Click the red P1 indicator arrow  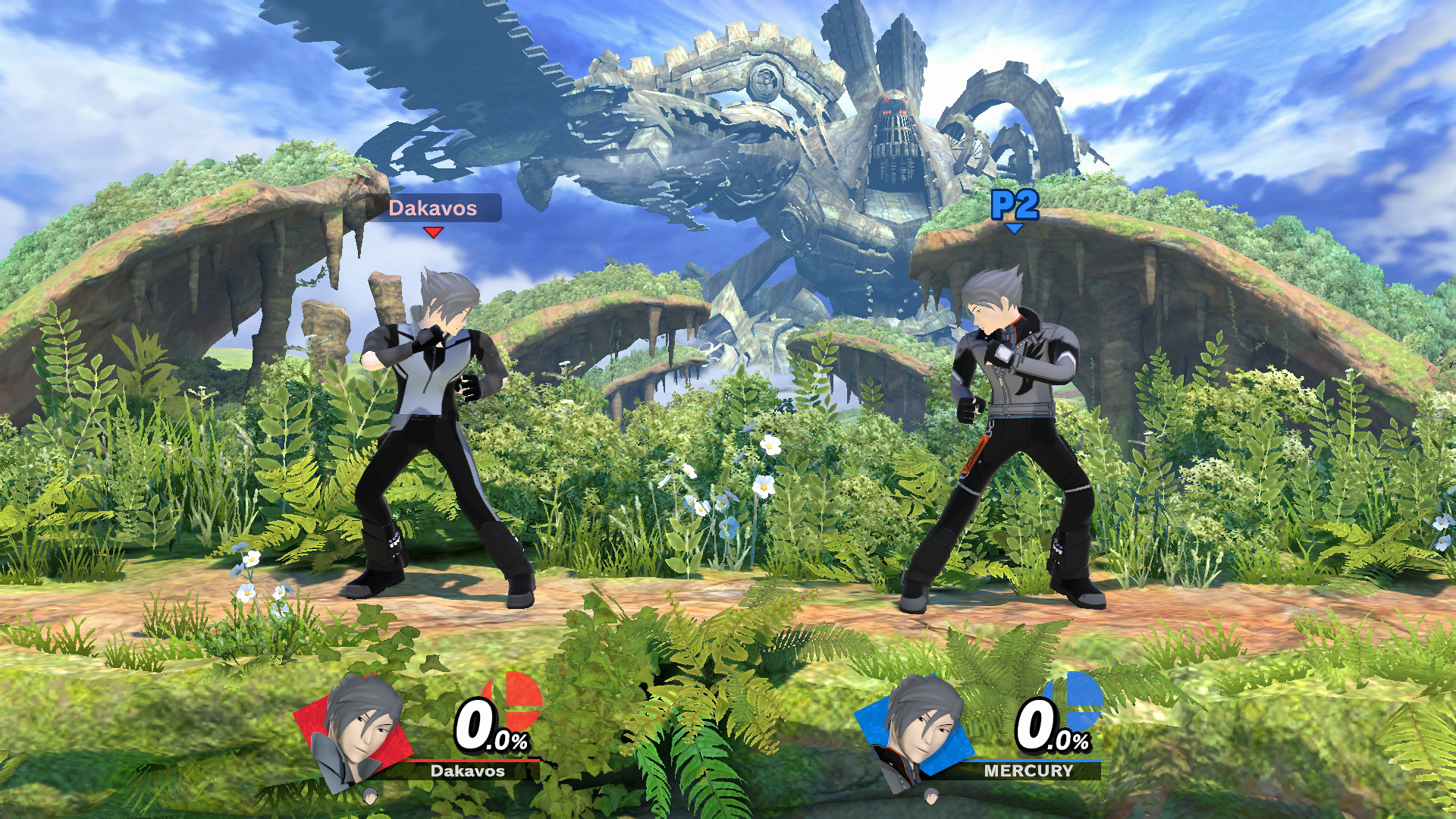[433, 232]
